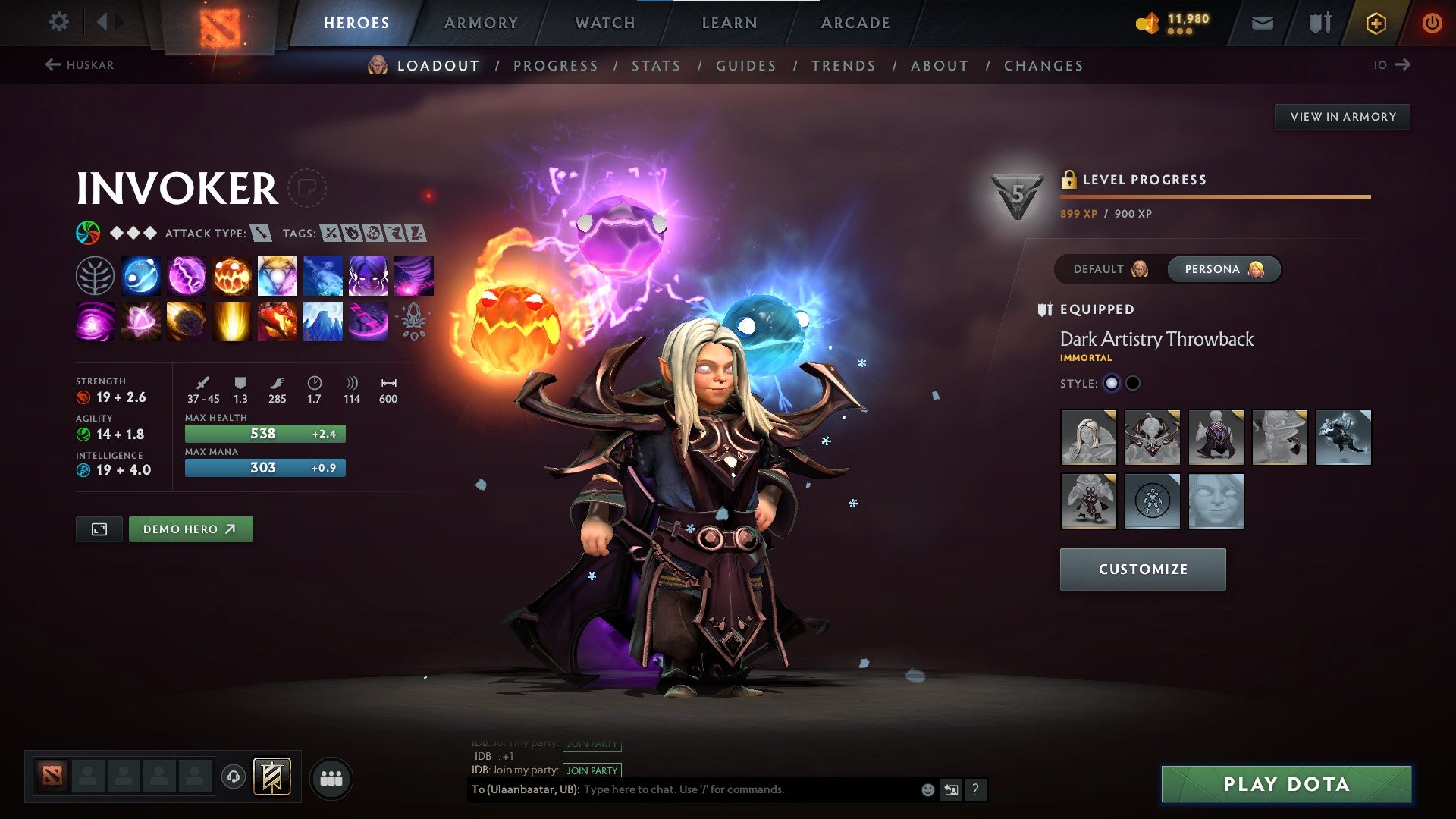Viewport: 1456px width, 819px height.
Task: Click the Dota Plus hexagon icon
Action: coord(1376,23)
